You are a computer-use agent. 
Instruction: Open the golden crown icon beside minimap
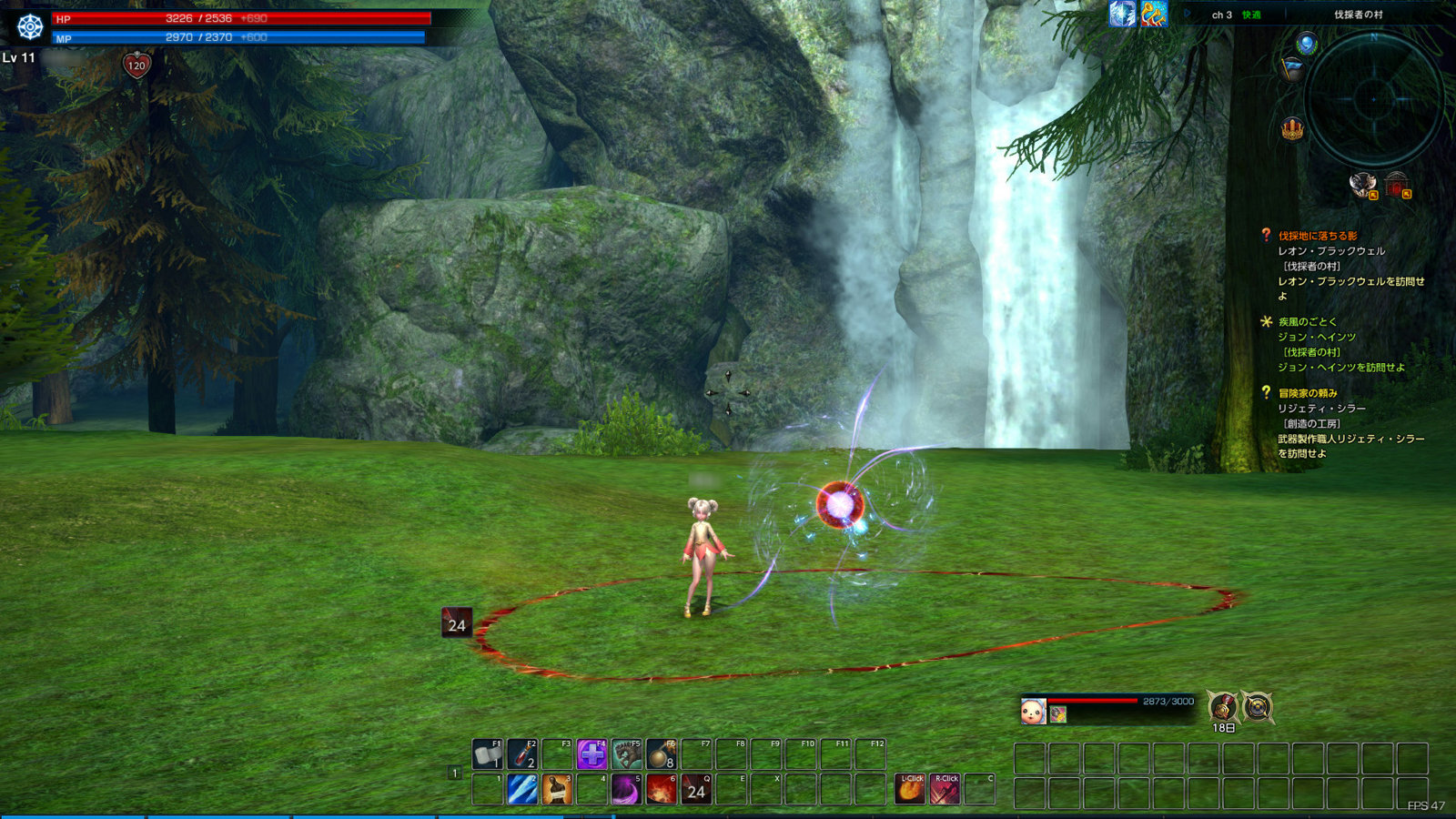pos(1292,129)
